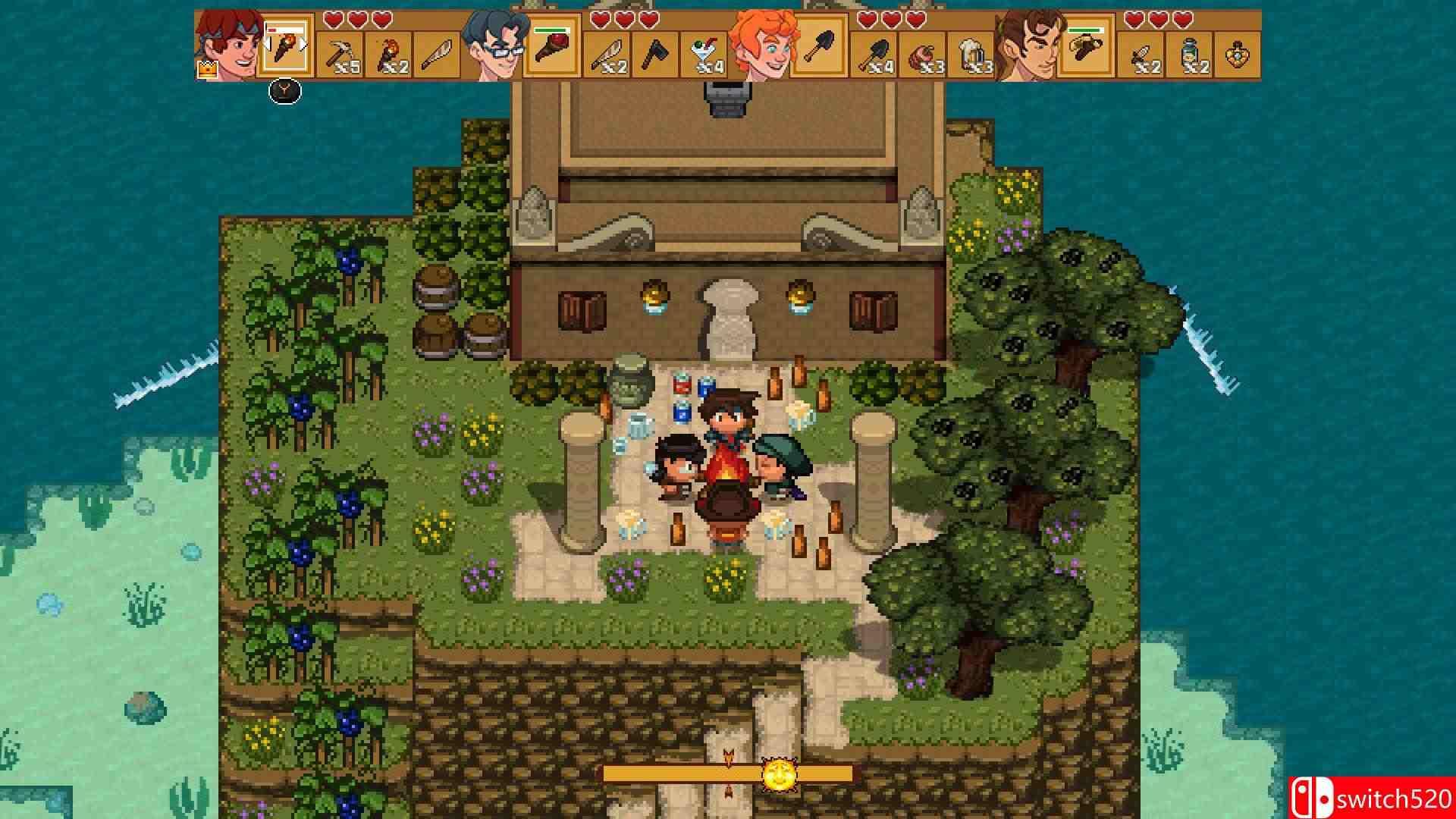Click the equipped red-tipped club slot

pos(553,47)
